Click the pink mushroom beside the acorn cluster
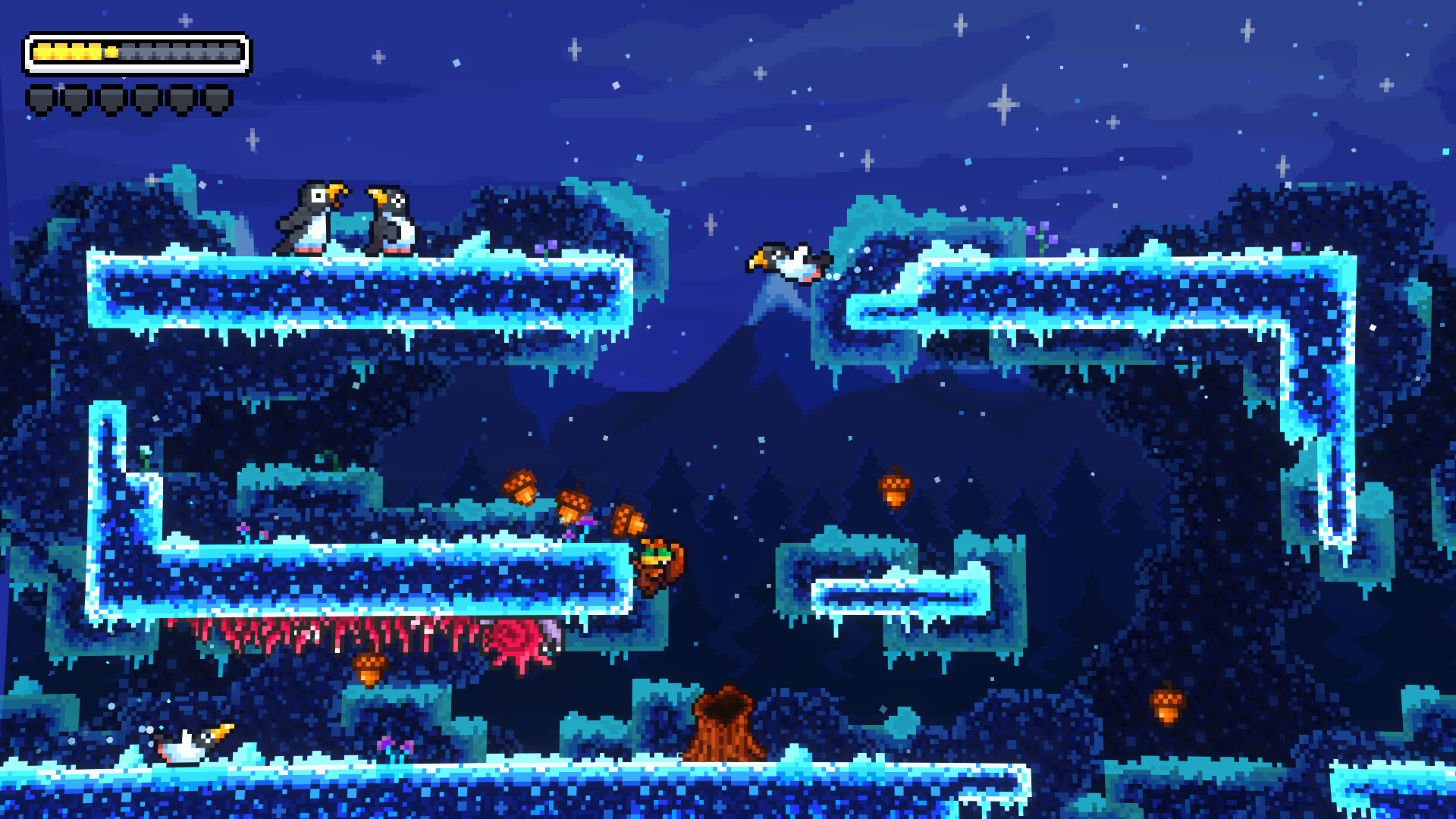The height and width of the screenshot is (819, 1456). [x=588, y=522]
